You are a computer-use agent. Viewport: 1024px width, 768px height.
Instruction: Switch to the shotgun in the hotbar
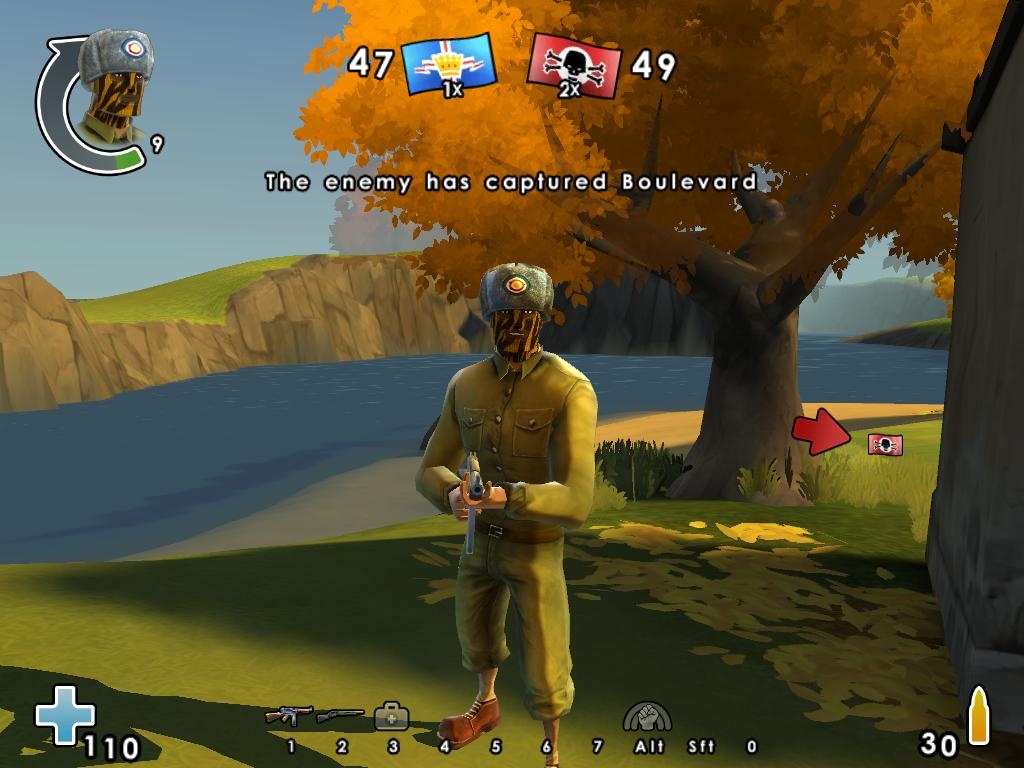[340, 716]
